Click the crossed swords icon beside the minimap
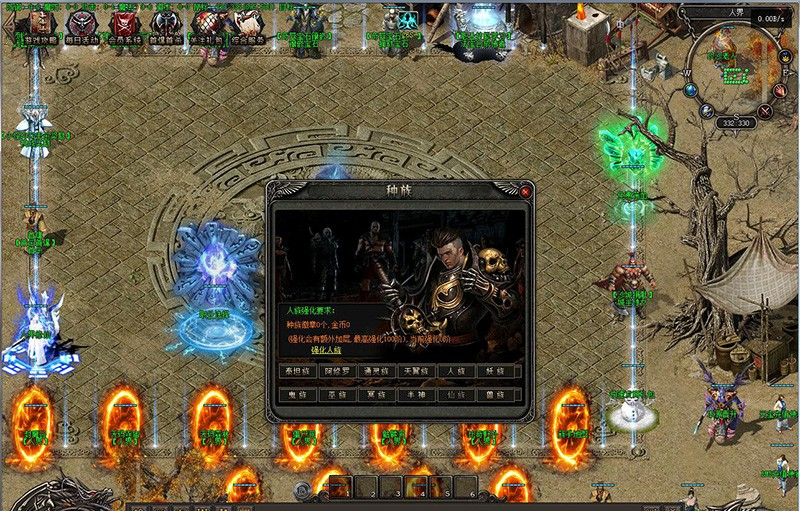Screen dimensions: 800x511 pyautogui.click(x=766, y=112)
